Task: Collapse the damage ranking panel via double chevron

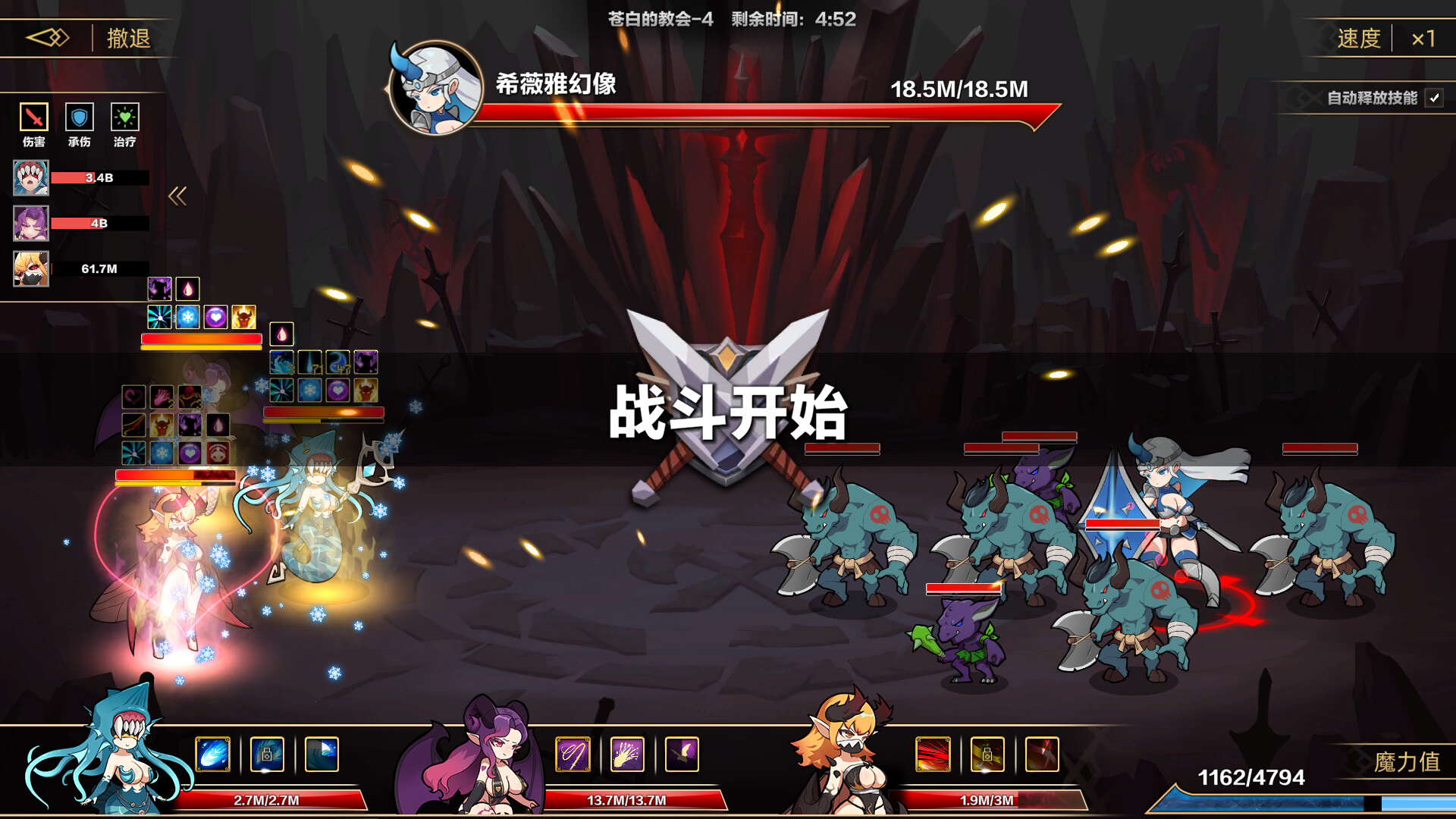Action: pyautogui.click(x=177, y=196)
